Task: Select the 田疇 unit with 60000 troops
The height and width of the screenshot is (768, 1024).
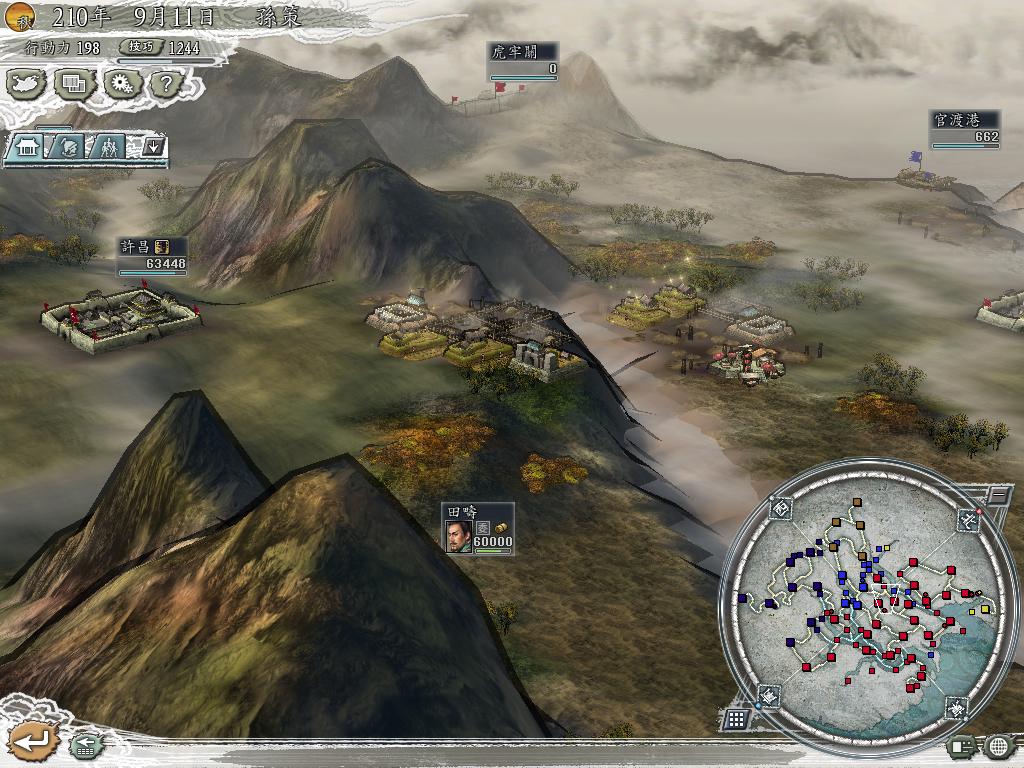Action: [478, 528]
